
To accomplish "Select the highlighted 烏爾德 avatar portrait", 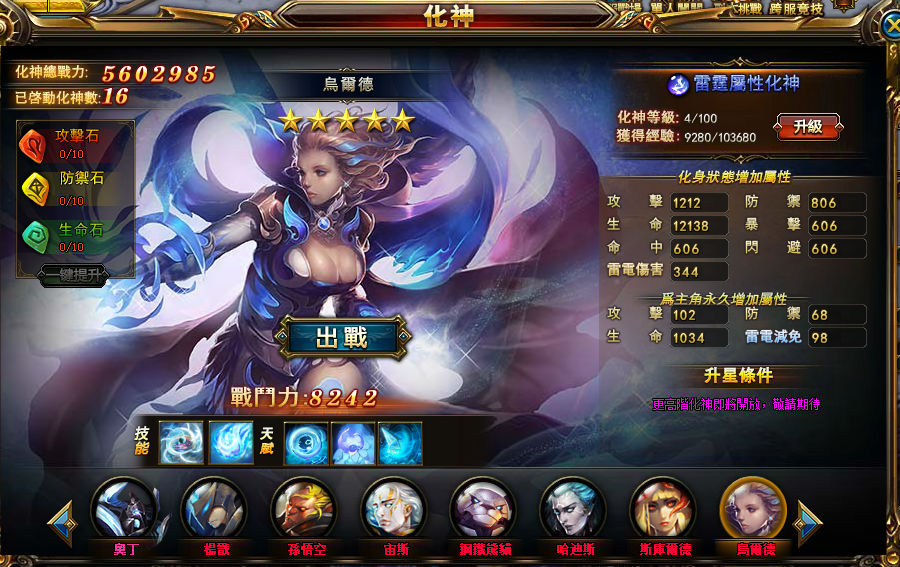I will click(x=753, y=510).
